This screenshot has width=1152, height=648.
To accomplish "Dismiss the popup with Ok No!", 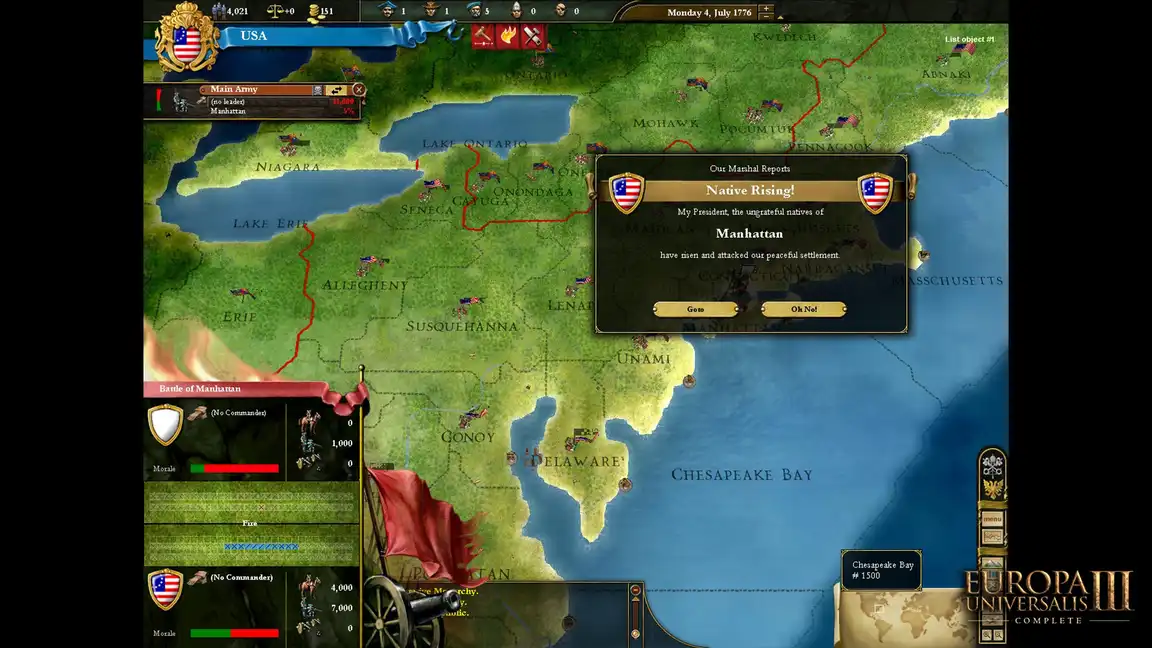I will (x=803, y=309).
